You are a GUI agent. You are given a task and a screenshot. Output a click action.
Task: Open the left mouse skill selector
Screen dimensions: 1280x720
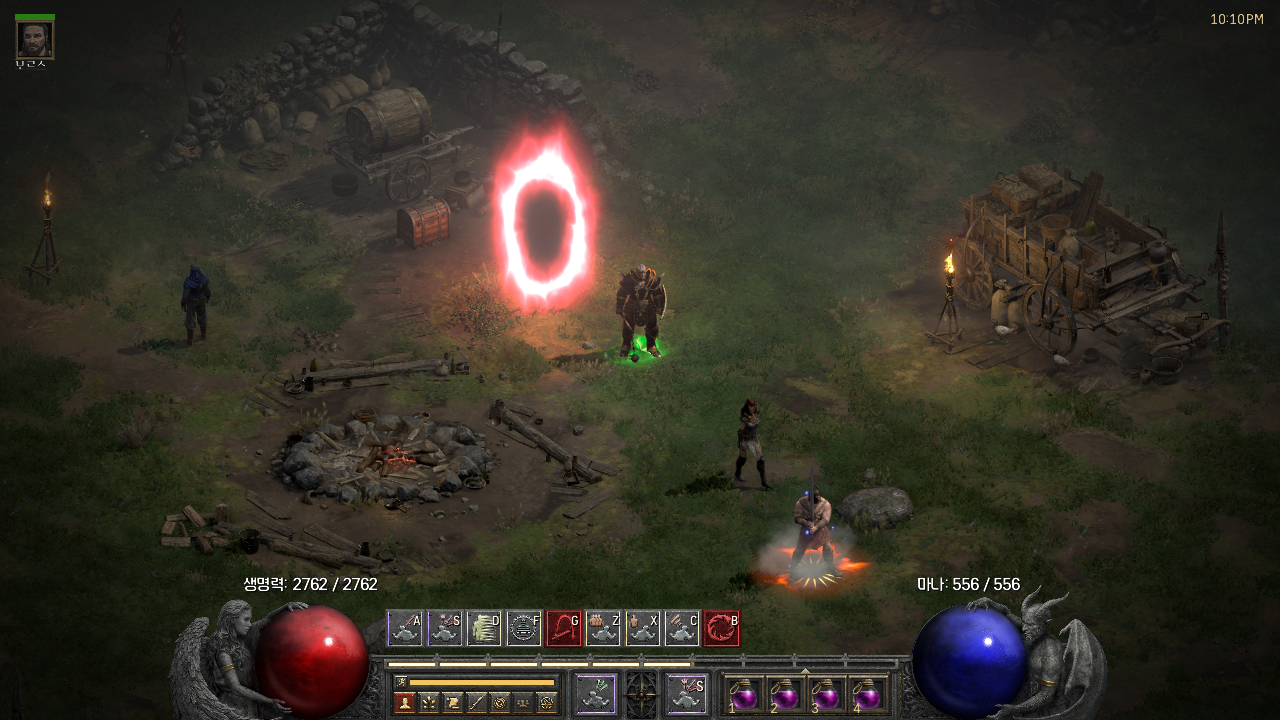point(597,694)
